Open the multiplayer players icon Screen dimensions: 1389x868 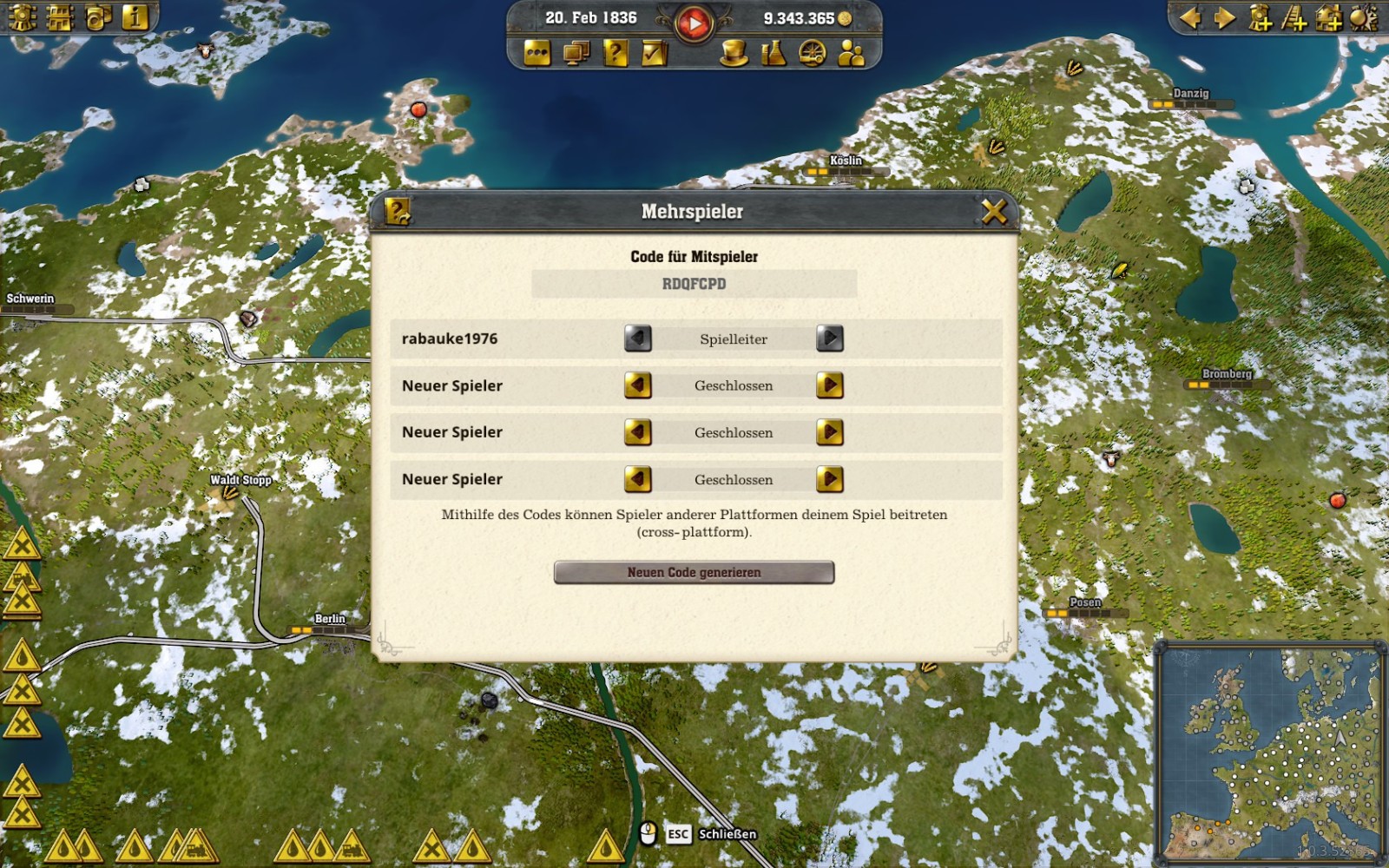pos(851,54)
